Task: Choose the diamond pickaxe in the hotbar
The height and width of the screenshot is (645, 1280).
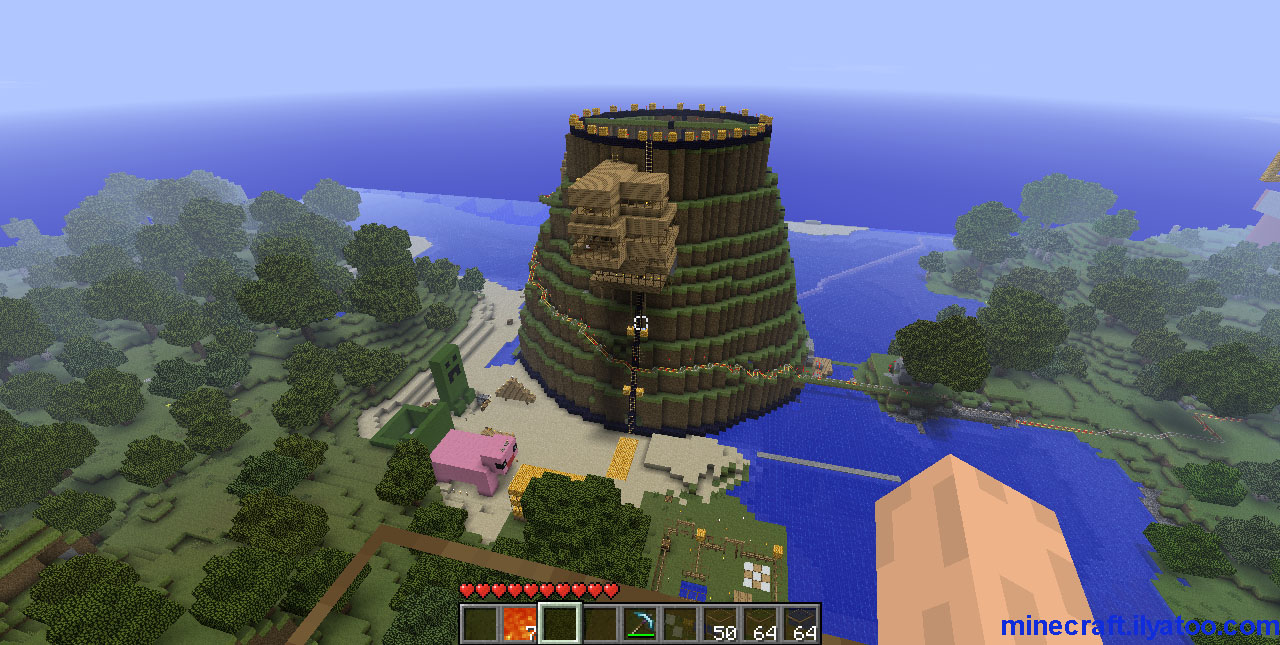Action: click(640, 624)
